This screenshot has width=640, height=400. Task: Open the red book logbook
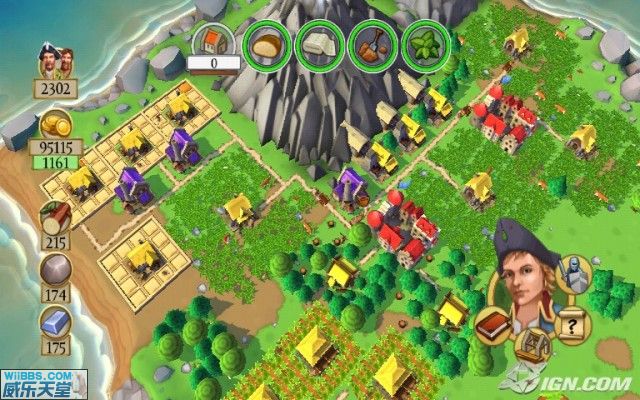click(x=495, y=326)
